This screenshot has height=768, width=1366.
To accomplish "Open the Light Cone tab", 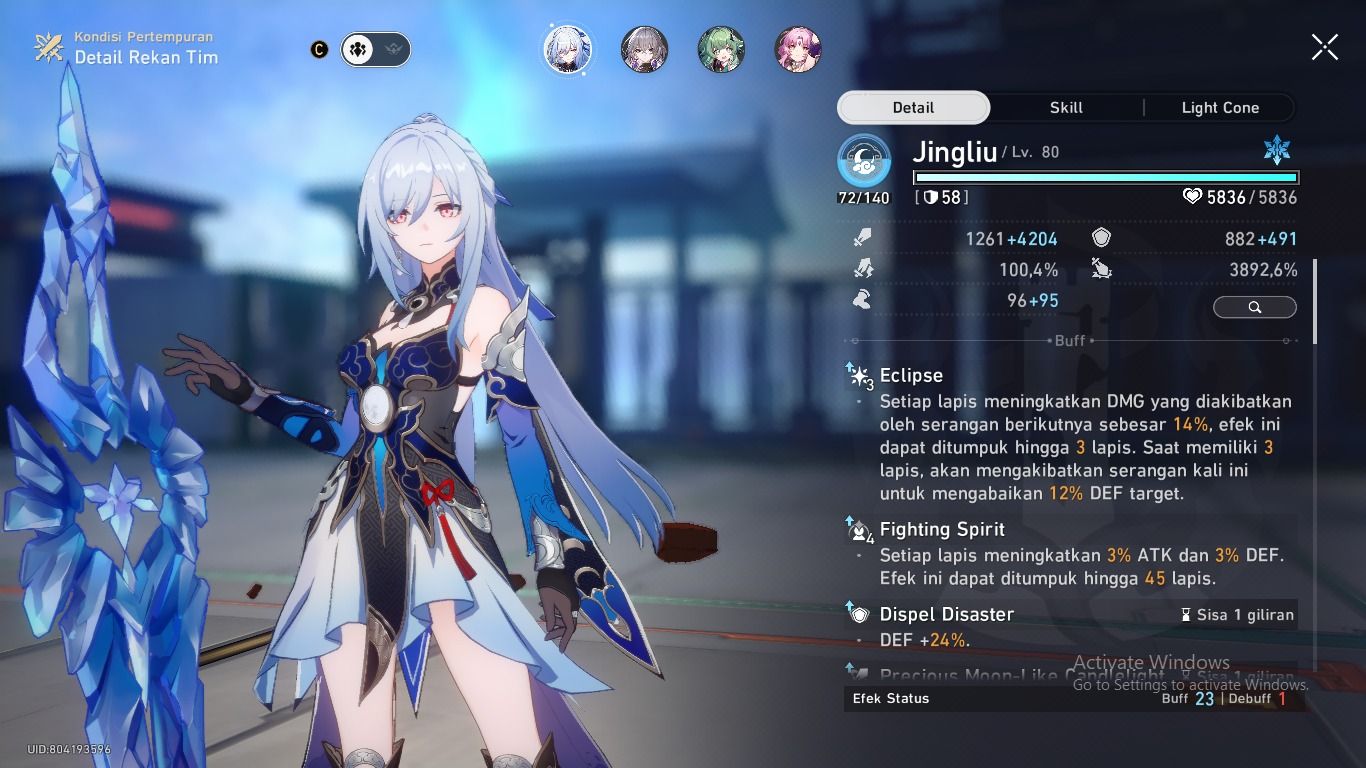I will click(1220, 107).
